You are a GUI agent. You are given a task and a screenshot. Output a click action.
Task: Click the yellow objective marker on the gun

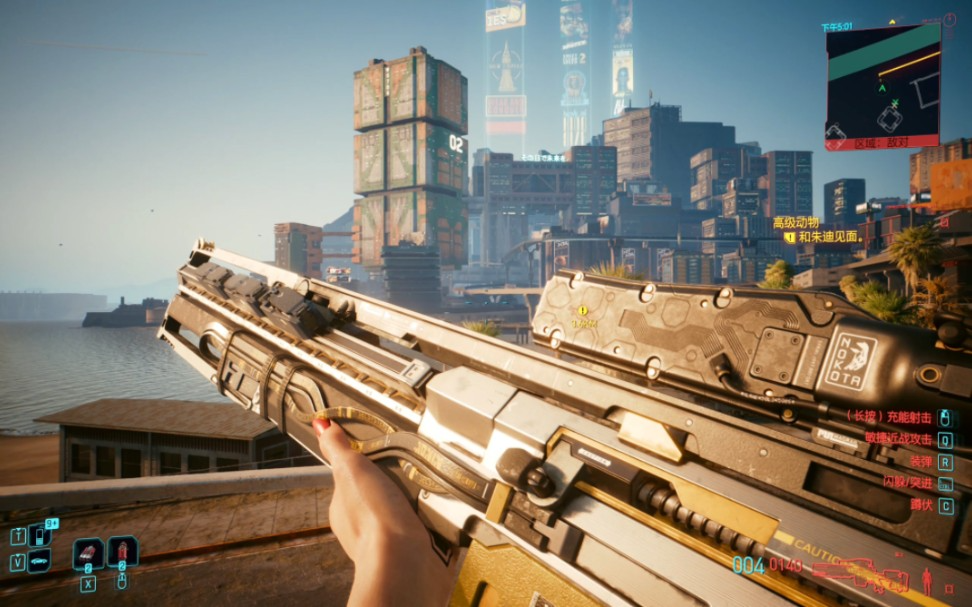582,311
